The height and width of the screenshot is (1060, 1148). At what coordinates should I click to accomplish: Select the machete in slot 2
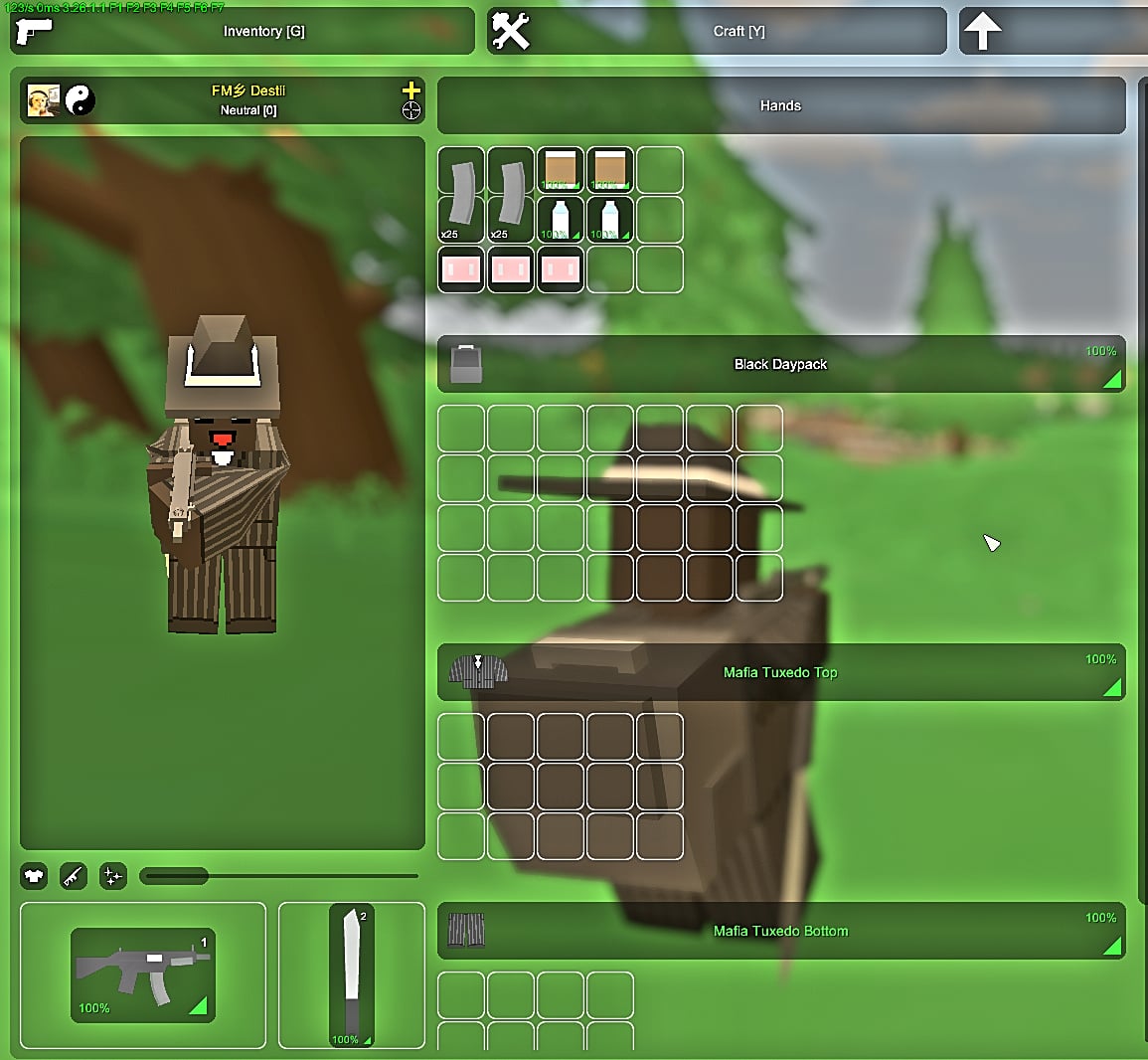coord(351,975)
